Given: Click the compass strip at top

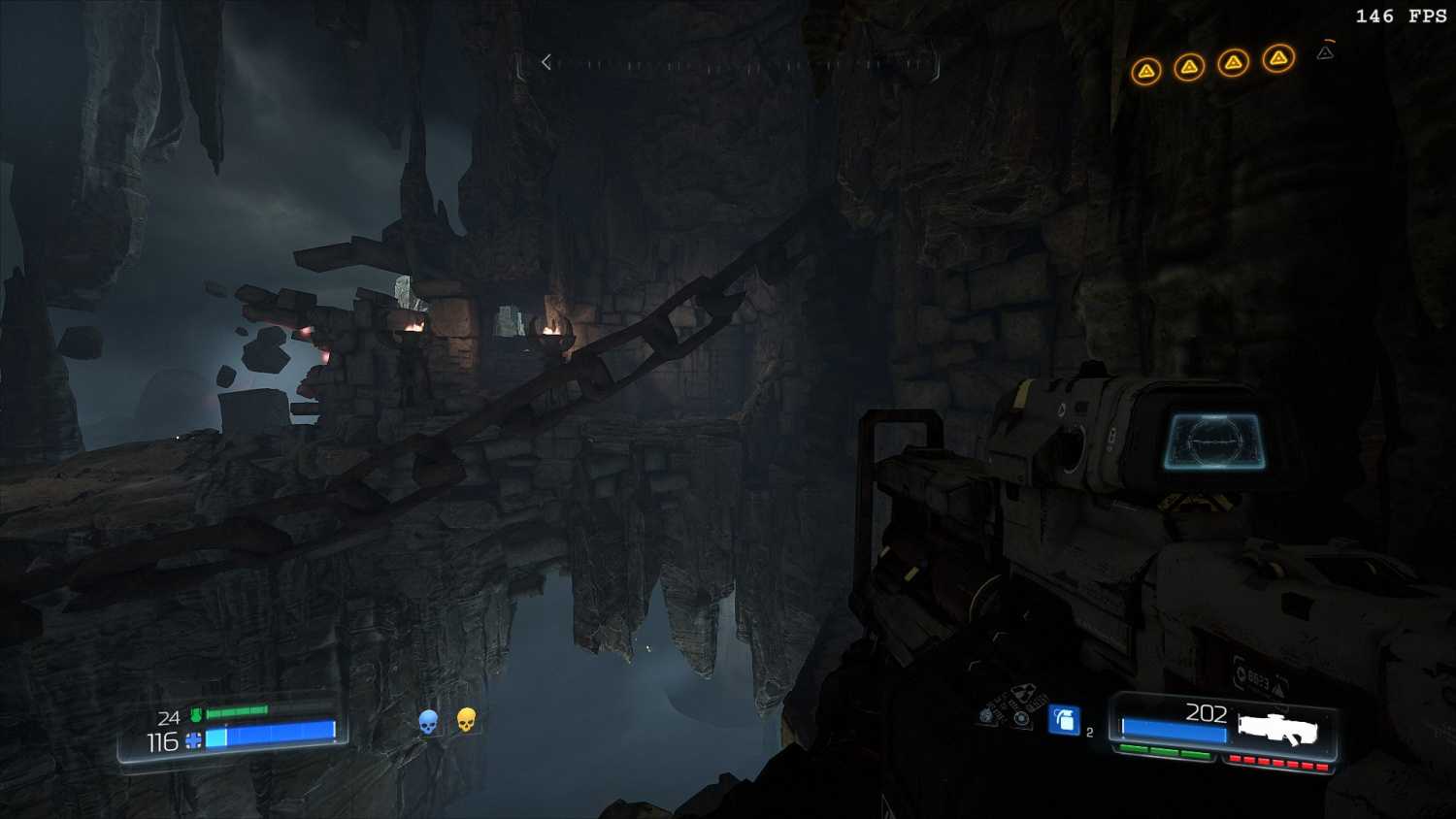Looking at the screenshot, I should click(743, 65).
